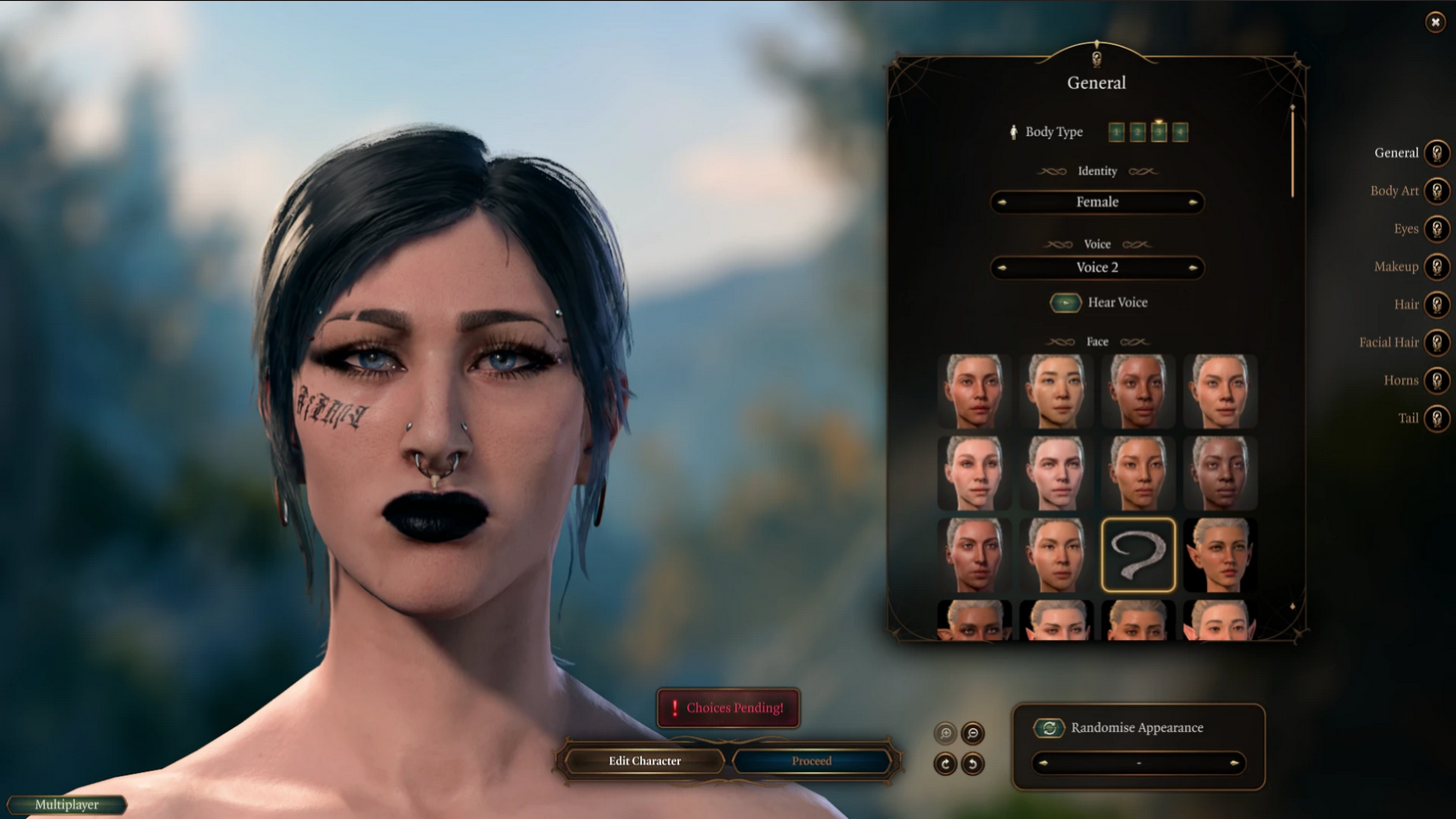Zoom out from the character view
Screen dimensions: 1456x819
point(972,732)
